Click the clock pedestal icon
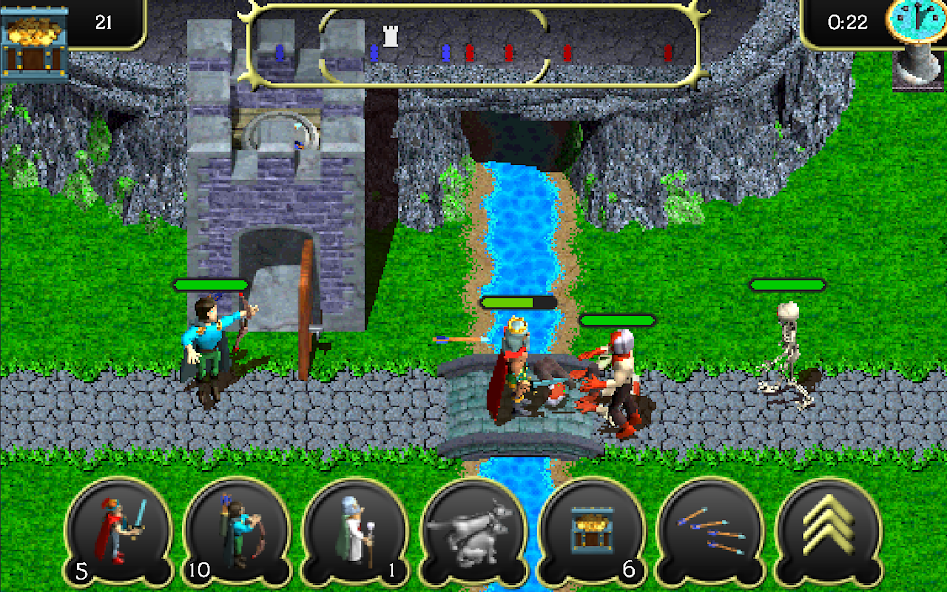 tap(917, 42)
